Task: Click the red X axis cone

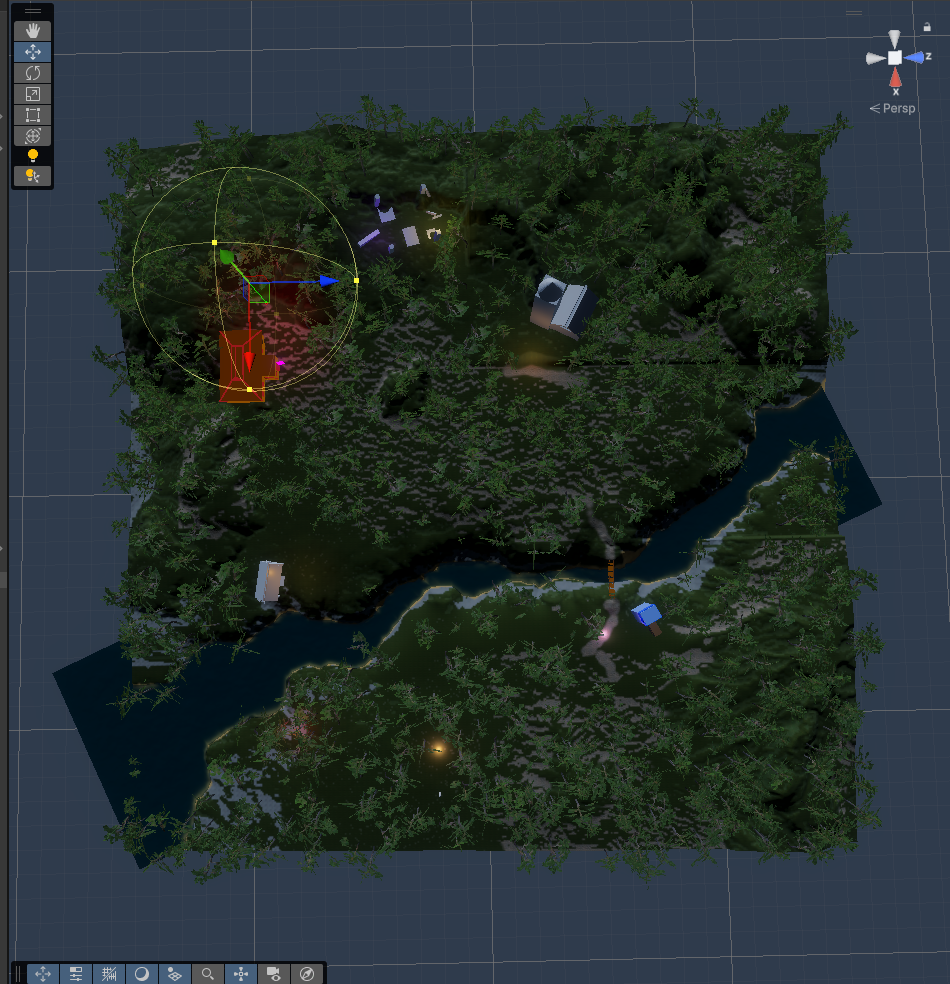Action: point(895,78)
